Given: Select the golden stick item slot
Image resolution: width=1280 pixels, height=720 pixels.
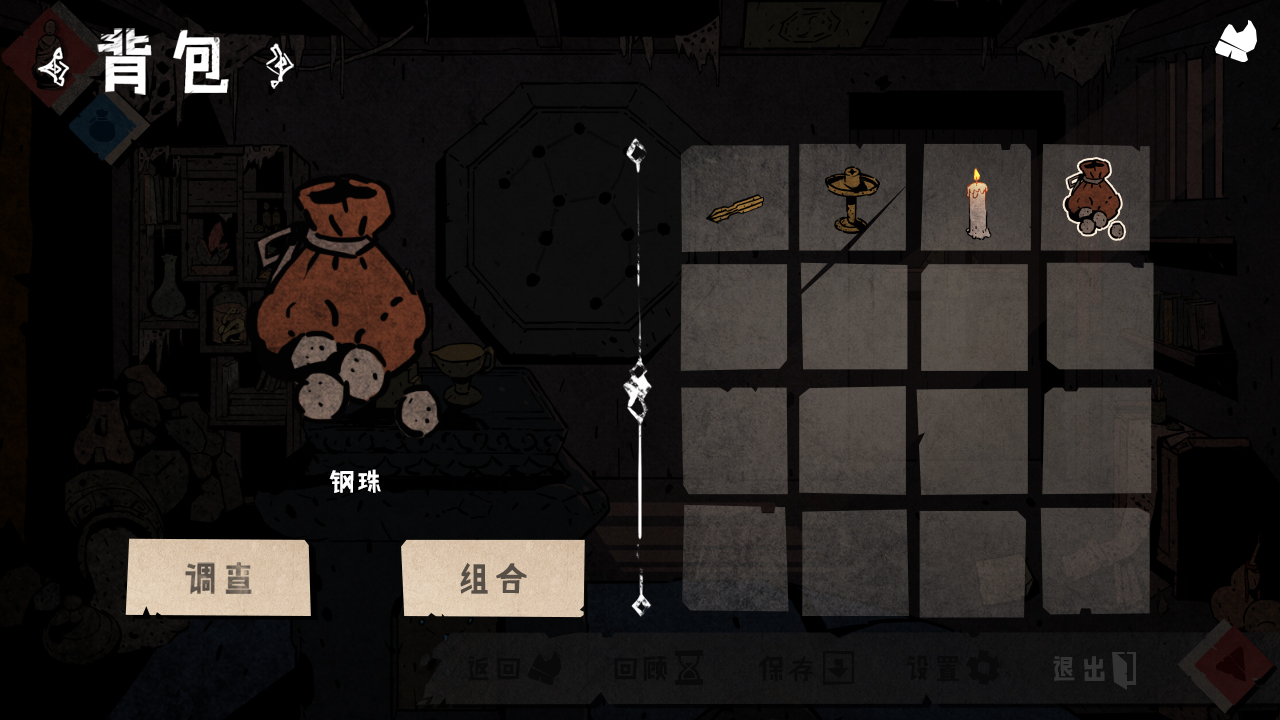Looking at the screenshot, I should (735, 198).
